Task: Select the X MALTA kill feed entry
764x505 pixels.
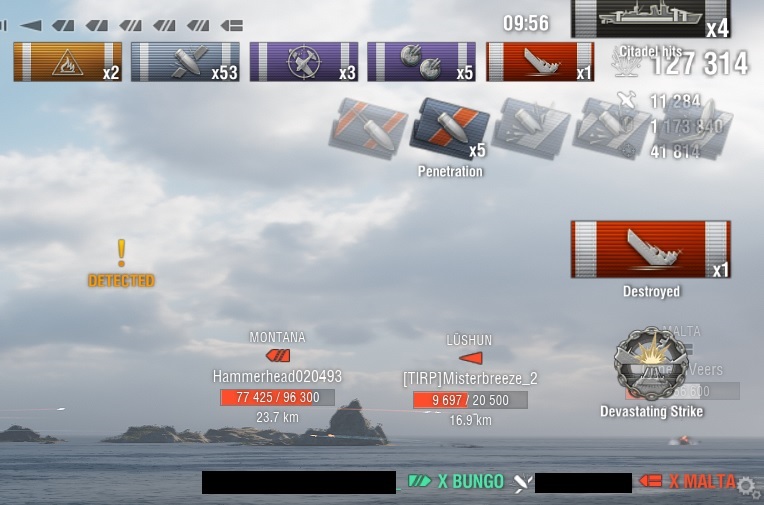Action: [x=692, y=482]
